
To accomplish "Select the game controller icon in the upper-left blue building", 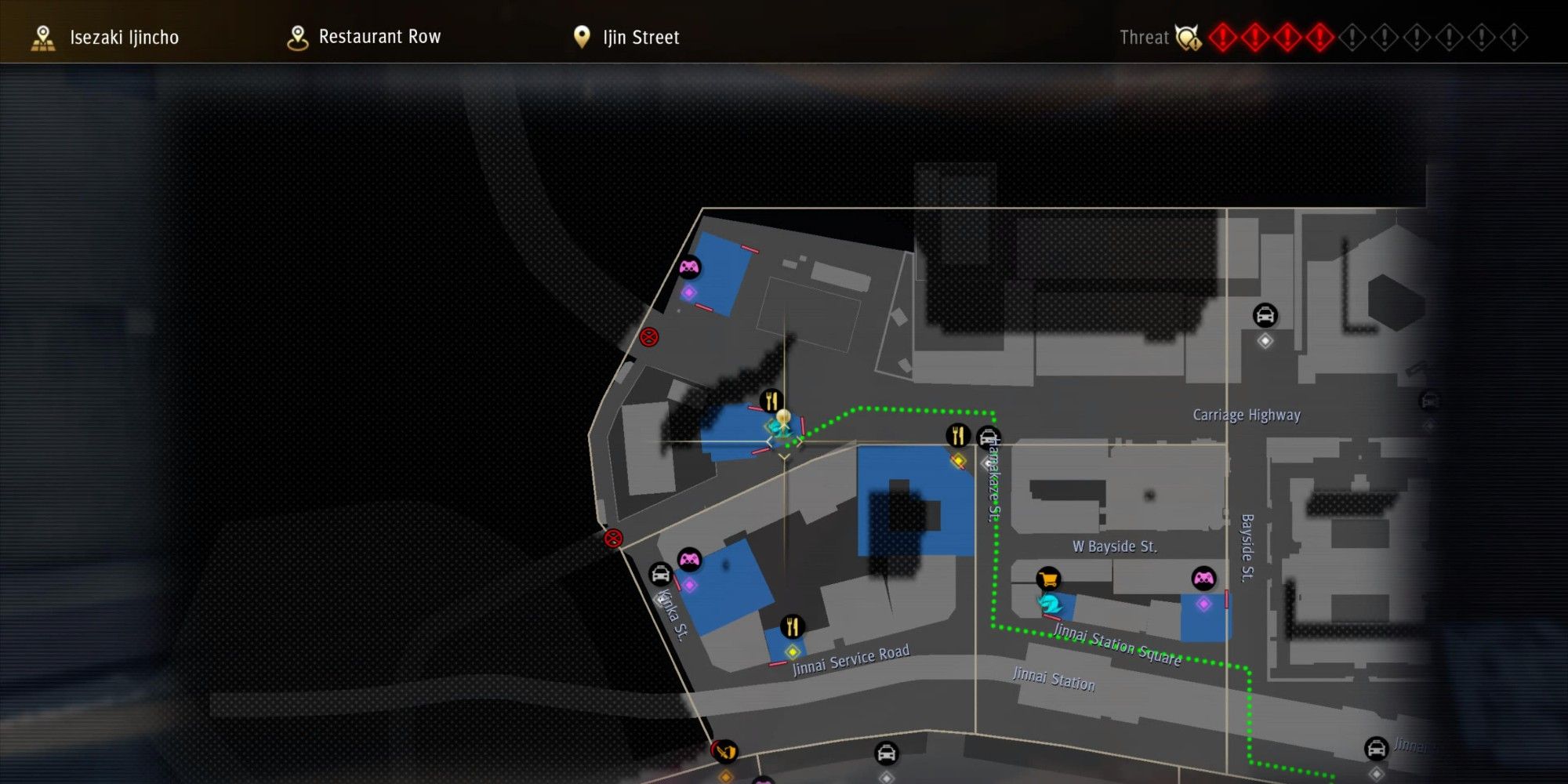I will [690, 267].
